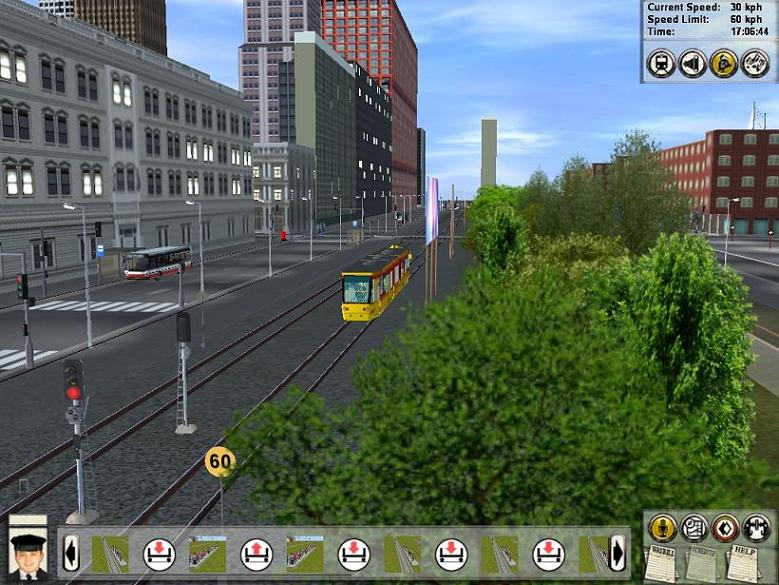
Task: Click the top-down vehicle icon
Action: point(756,527)
